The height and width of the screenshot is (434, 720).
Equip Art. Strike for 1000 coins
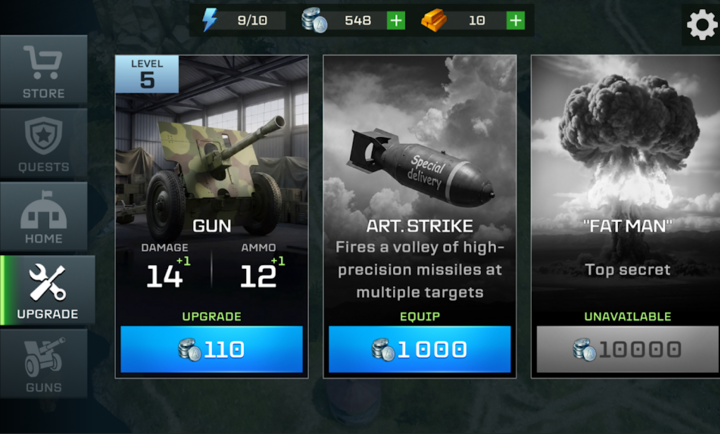[x=419, y=349]
